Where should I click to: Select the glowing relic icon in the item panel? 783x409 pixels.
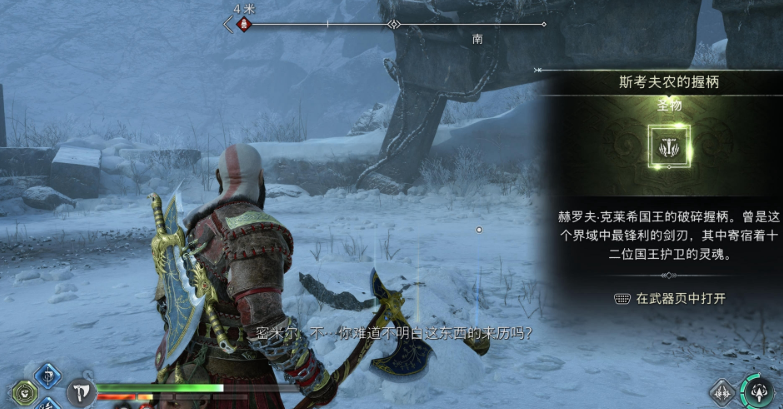(665, 147)
